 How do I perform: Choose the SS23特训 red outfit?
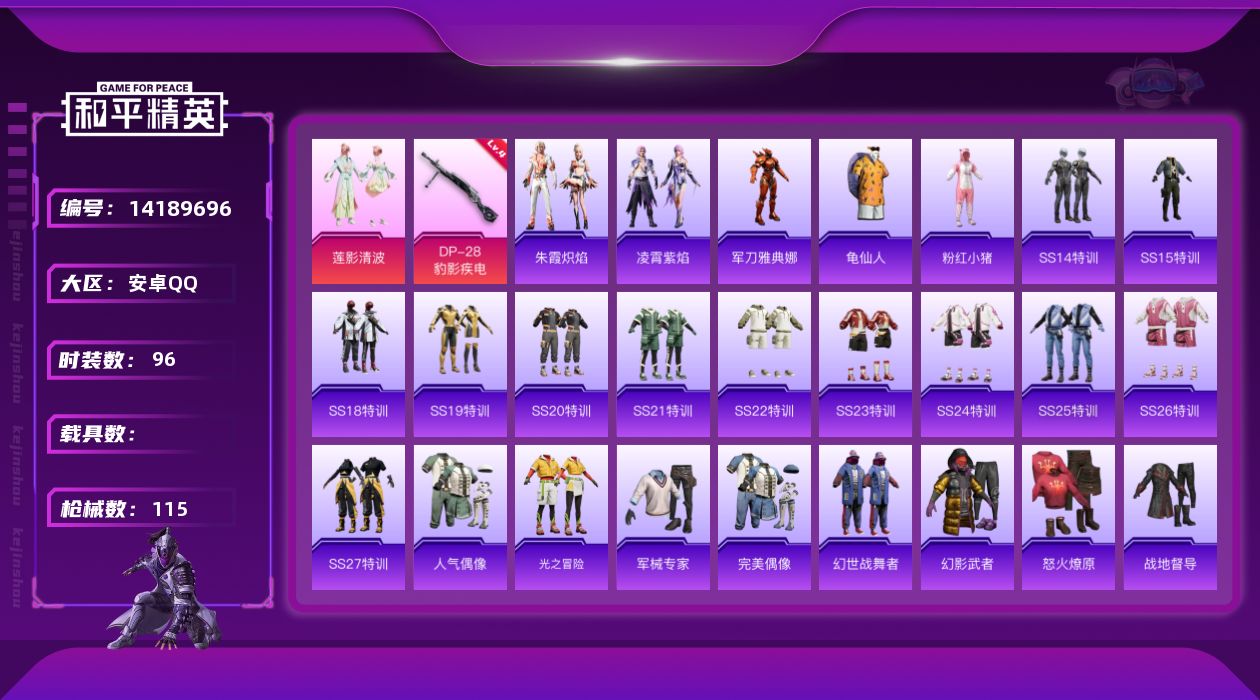click(x=865, y=363)
